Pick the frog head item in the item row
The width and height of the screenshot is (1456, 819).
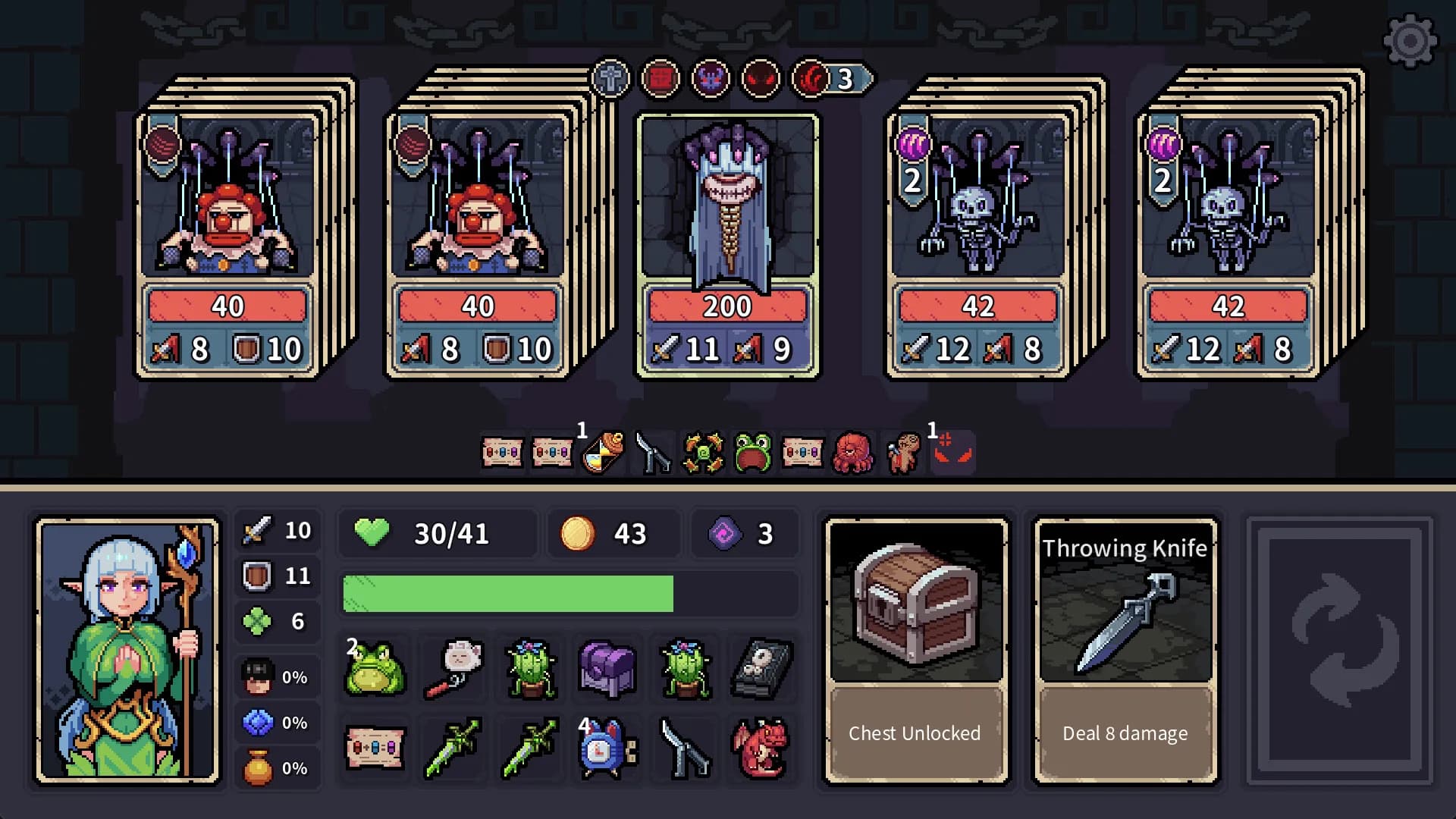(x=754, y=453)
